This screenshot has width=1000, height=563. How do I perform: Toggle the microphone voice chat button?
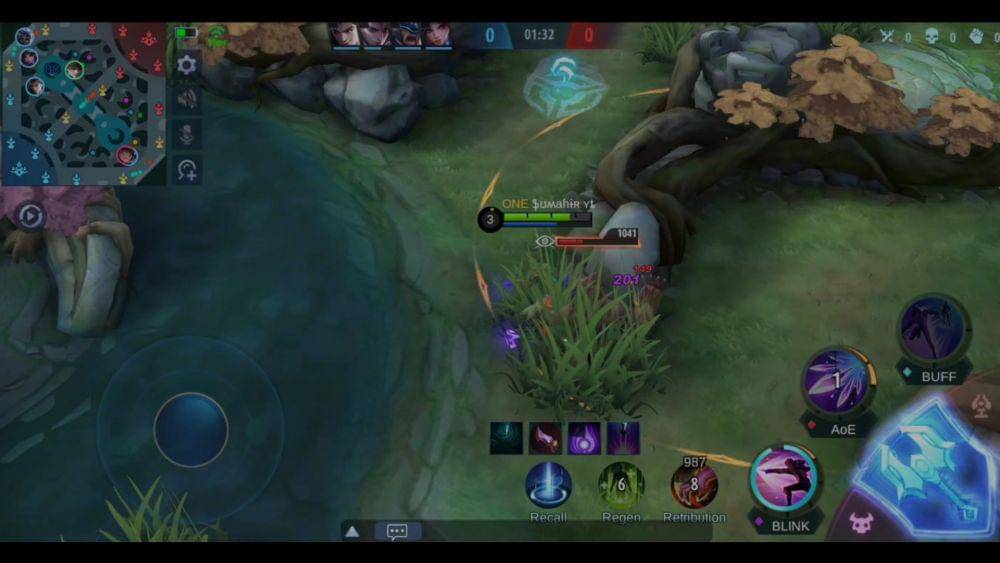click(187, 134)
